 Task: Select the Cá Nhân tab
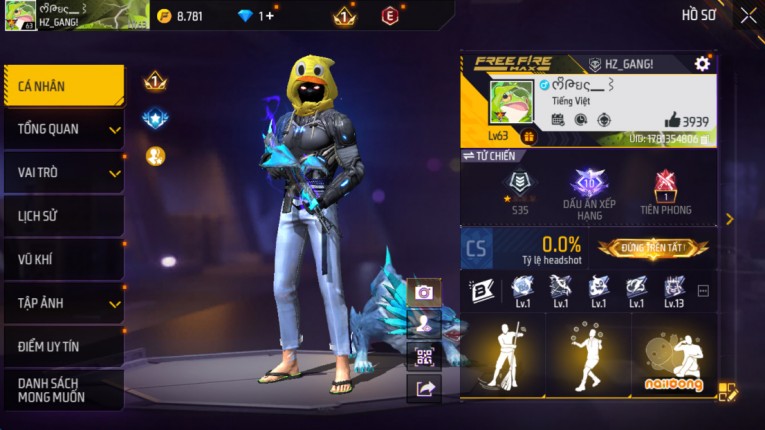63,86
